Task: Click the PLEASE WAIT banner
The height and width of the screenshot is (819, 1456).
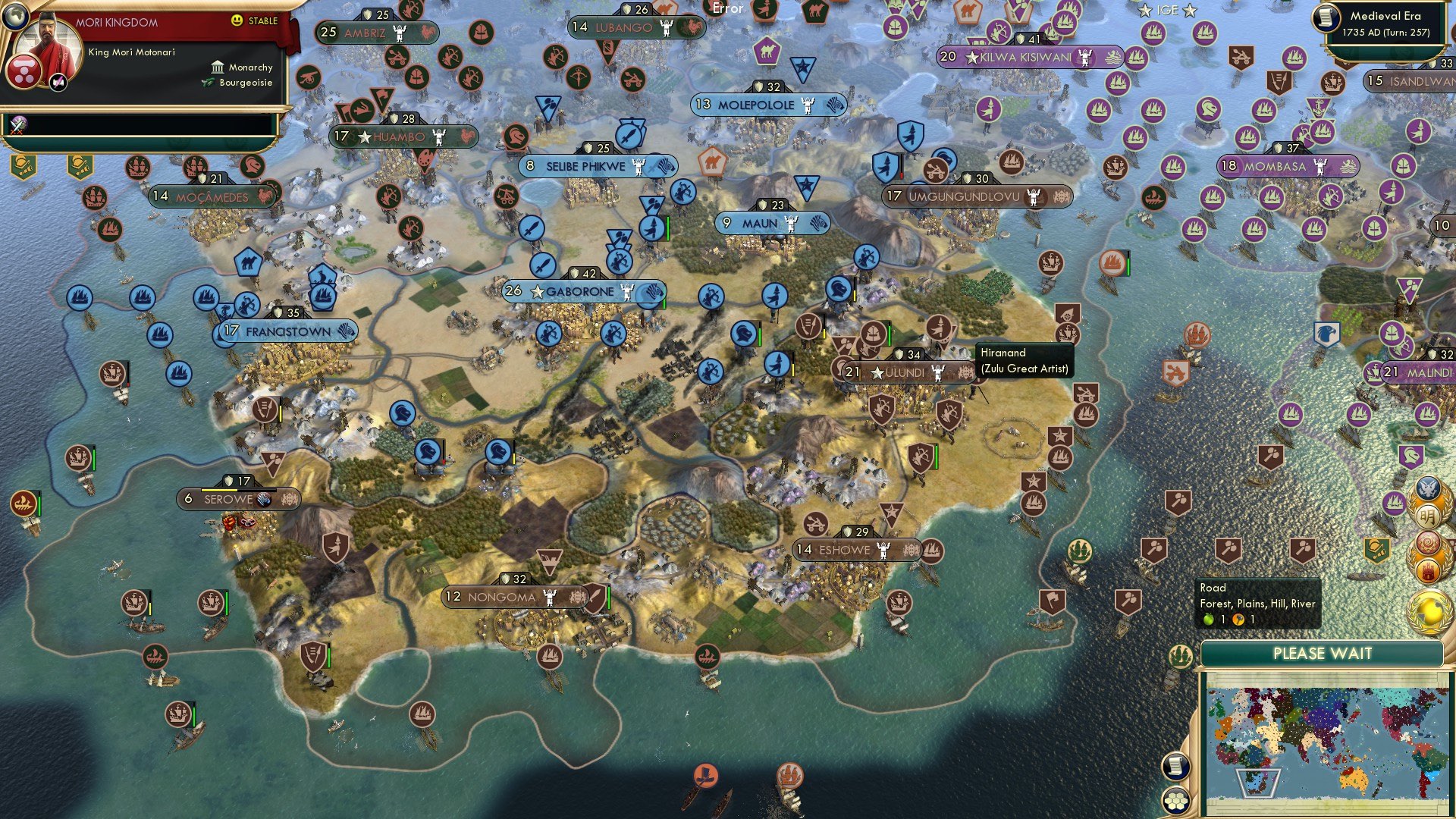Action: (x=1324, y=654)
